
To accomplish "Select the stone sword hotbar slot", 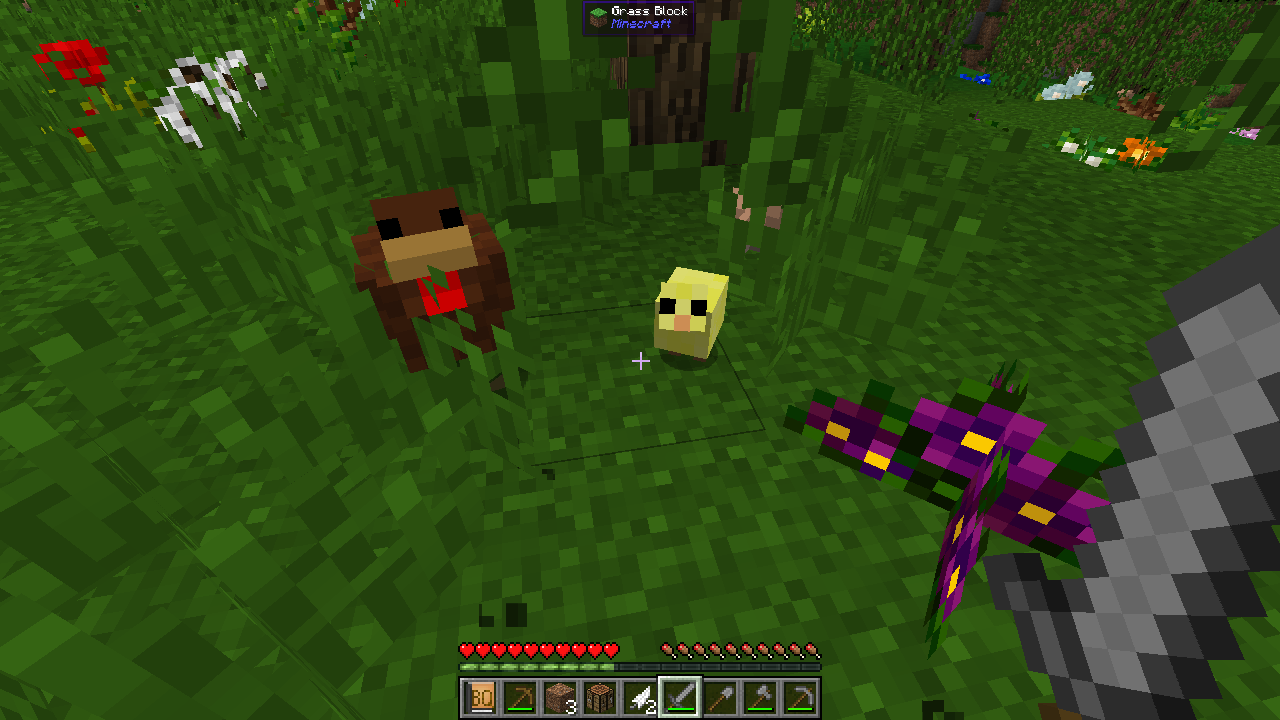I will 680,698.
